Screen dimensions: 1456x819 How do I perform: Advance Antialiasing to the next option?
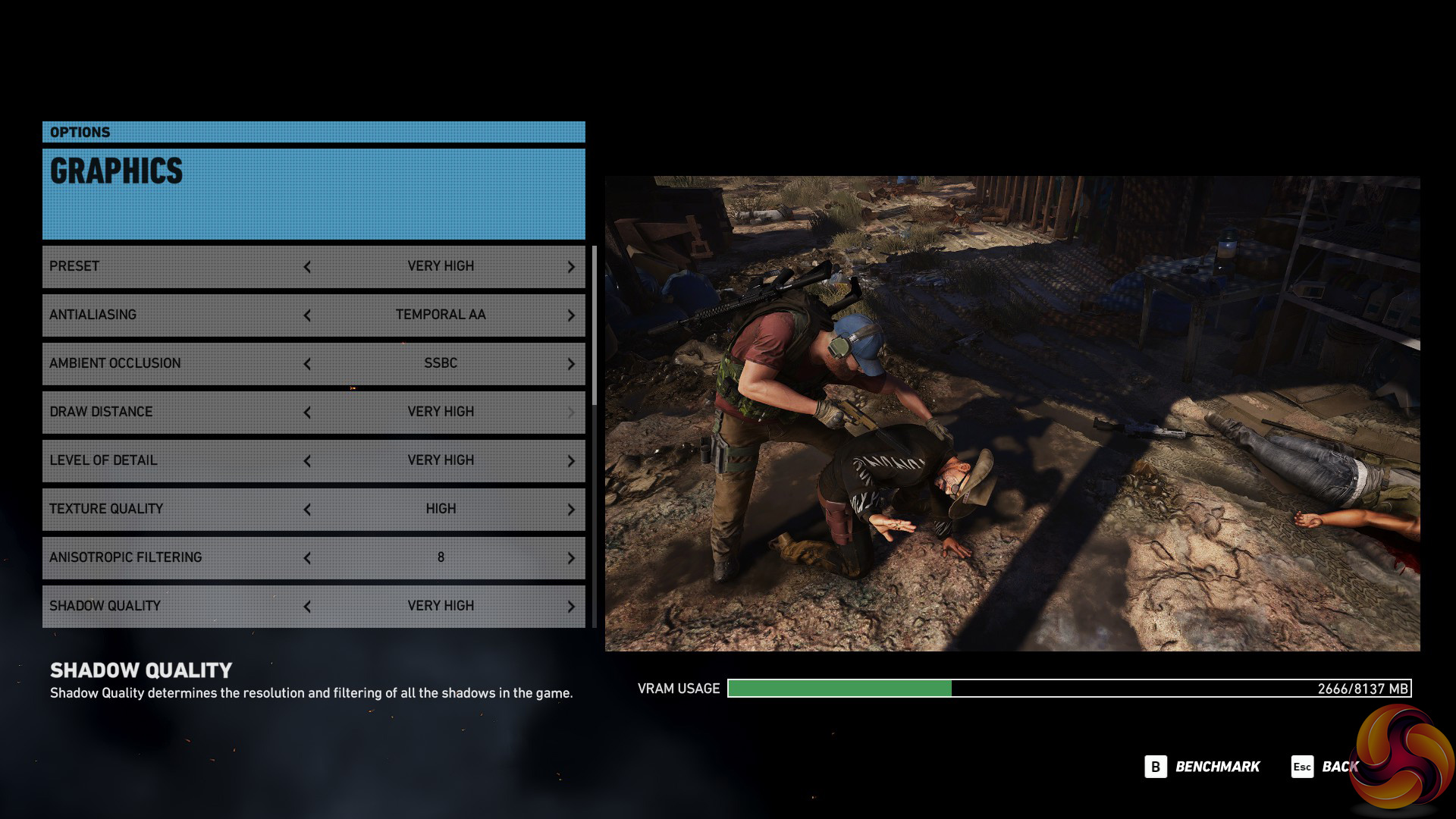coord(571,315)
